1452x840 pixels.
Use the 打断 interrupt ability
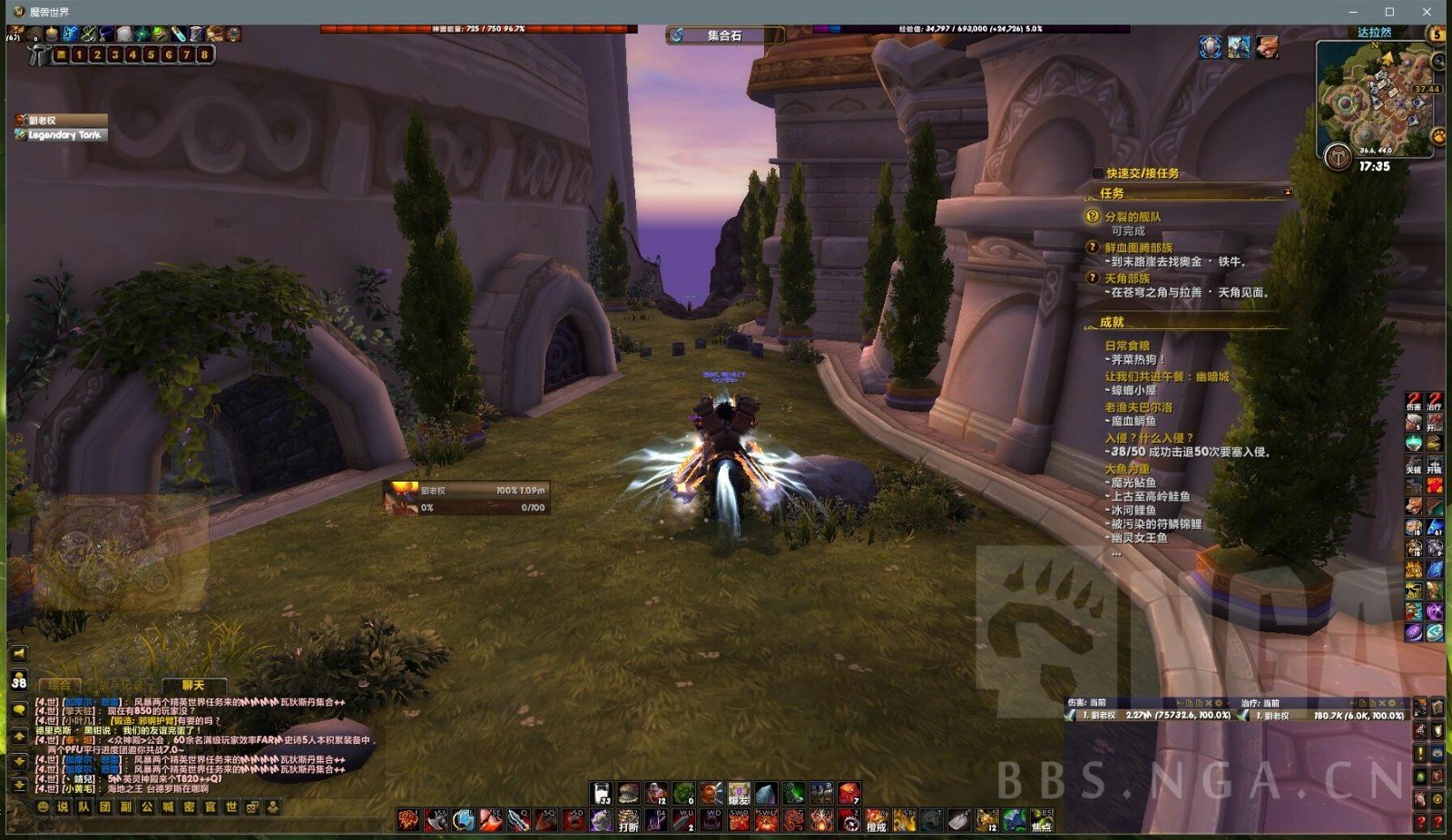pos(628,822)
